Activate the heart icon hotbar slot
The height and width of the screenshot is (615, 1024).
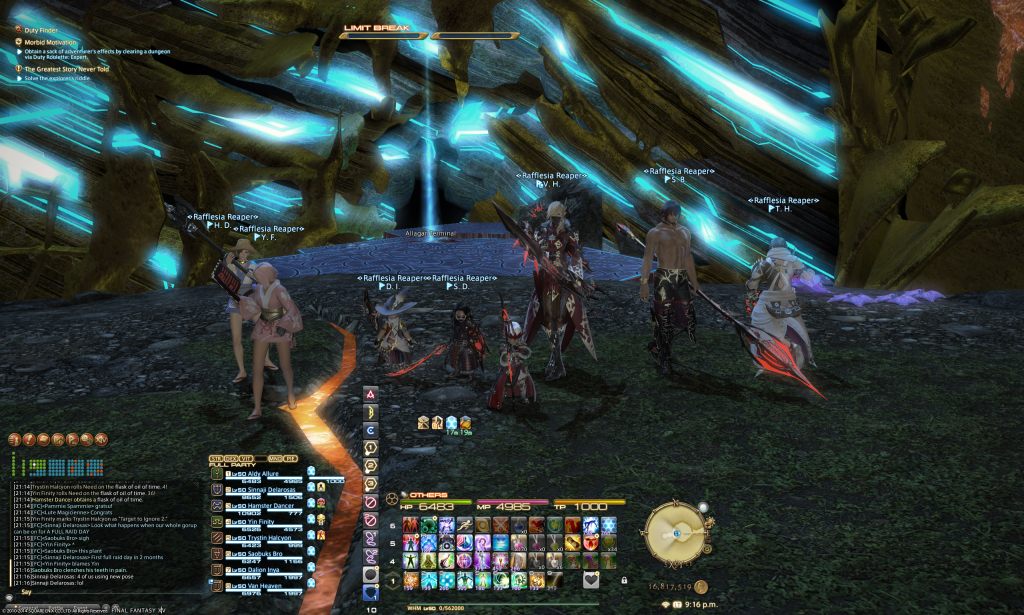point(591,580)
